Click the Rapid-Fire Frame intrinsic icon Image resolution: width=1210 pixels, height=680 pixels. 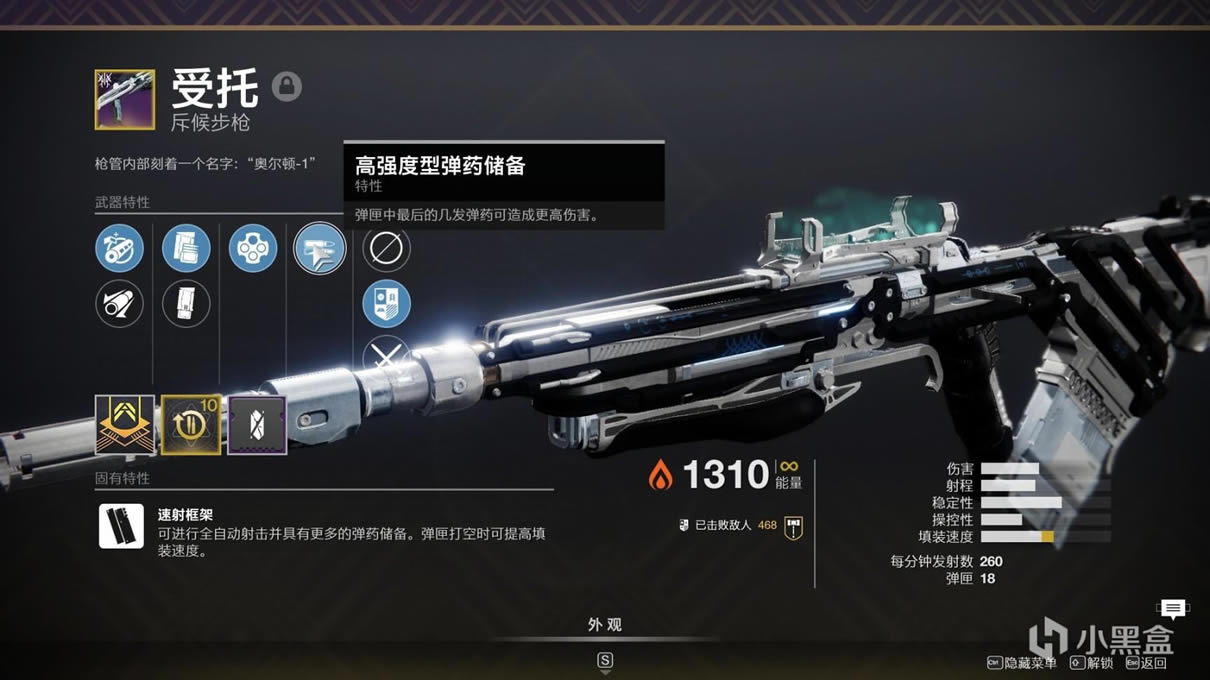[121, 526]
